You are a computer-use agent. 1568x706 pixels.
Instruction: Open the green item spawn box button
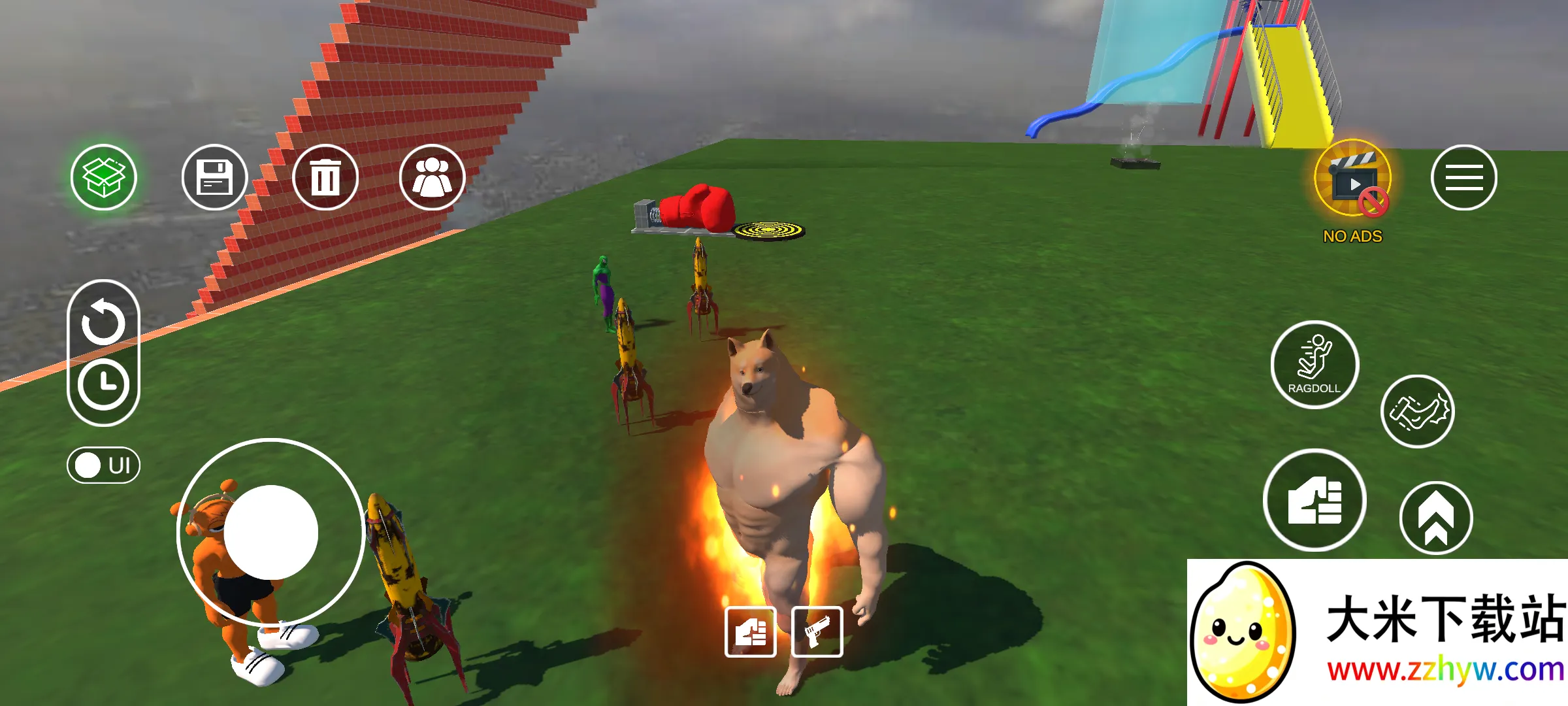pyautogui.click(x=104, y=177)
